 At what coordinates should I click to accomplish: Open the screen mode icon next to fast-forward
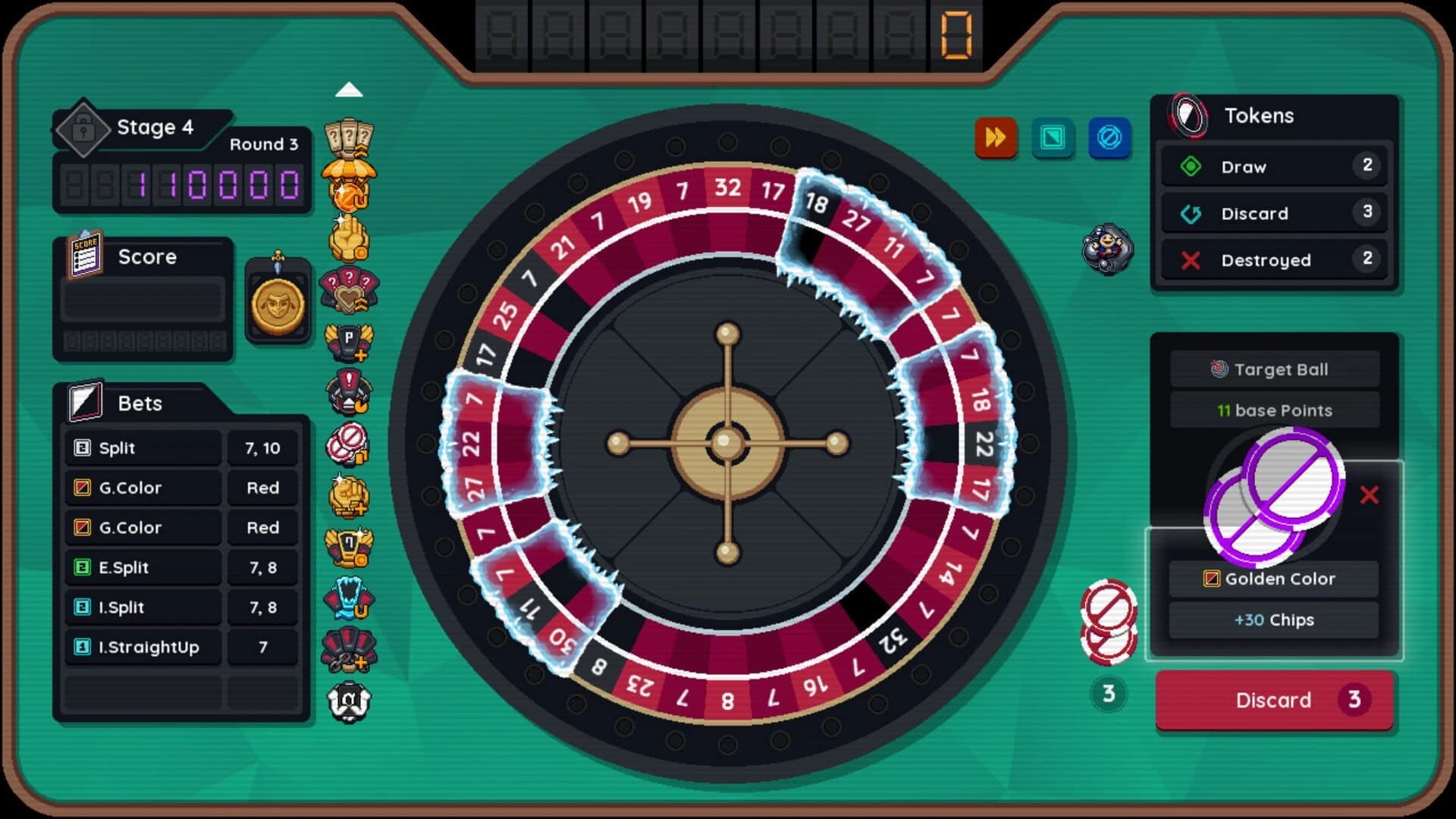click(1053, 139)
